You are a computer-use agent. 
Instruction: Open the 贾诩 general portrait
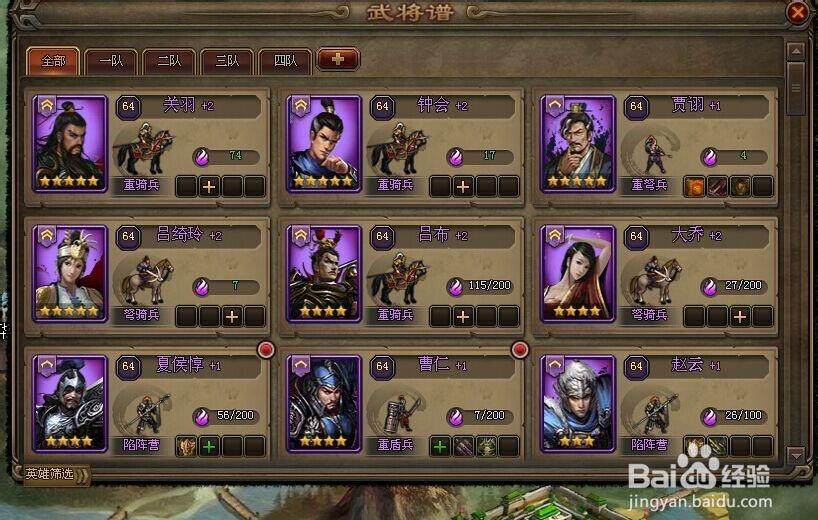tap(578, 143)
